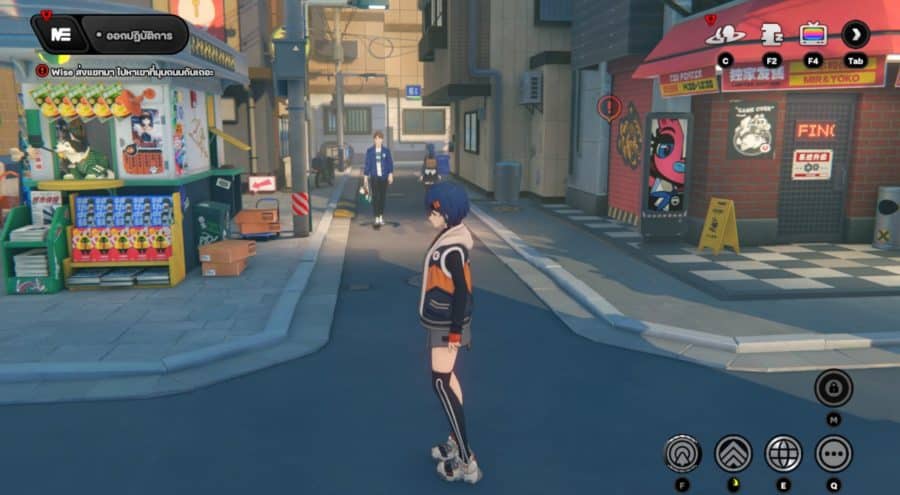
Task: Expand the top menu with the arrow button
Action: [855, 34]
